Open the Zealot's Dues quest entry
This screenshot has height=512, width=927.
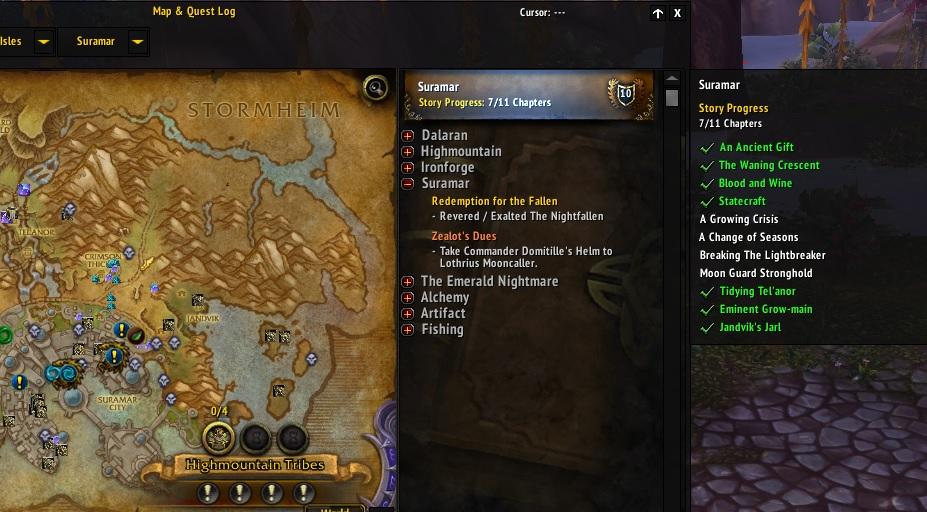[x=463, y=236]
